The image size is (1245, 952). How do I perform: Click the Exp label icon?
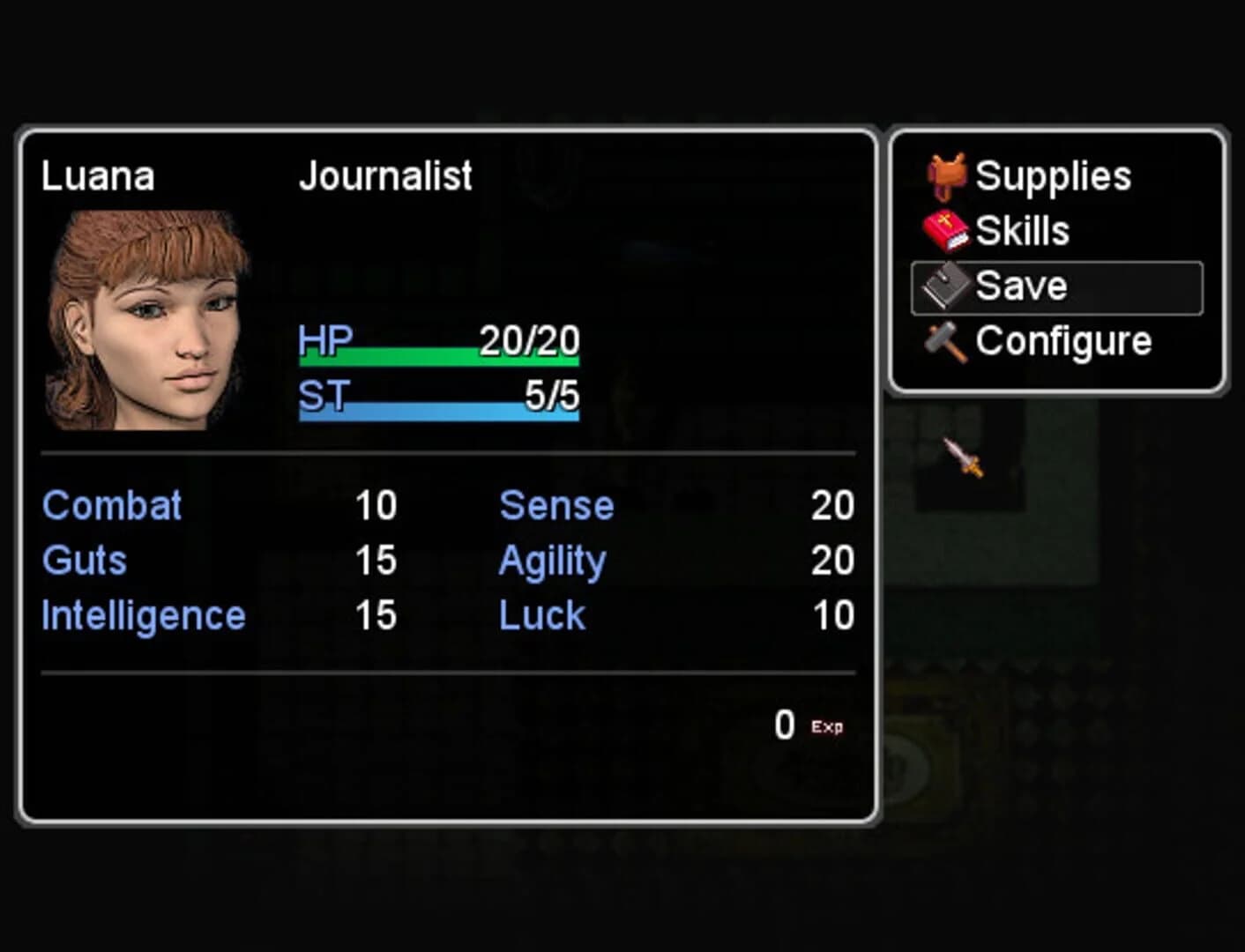point(826,726)
